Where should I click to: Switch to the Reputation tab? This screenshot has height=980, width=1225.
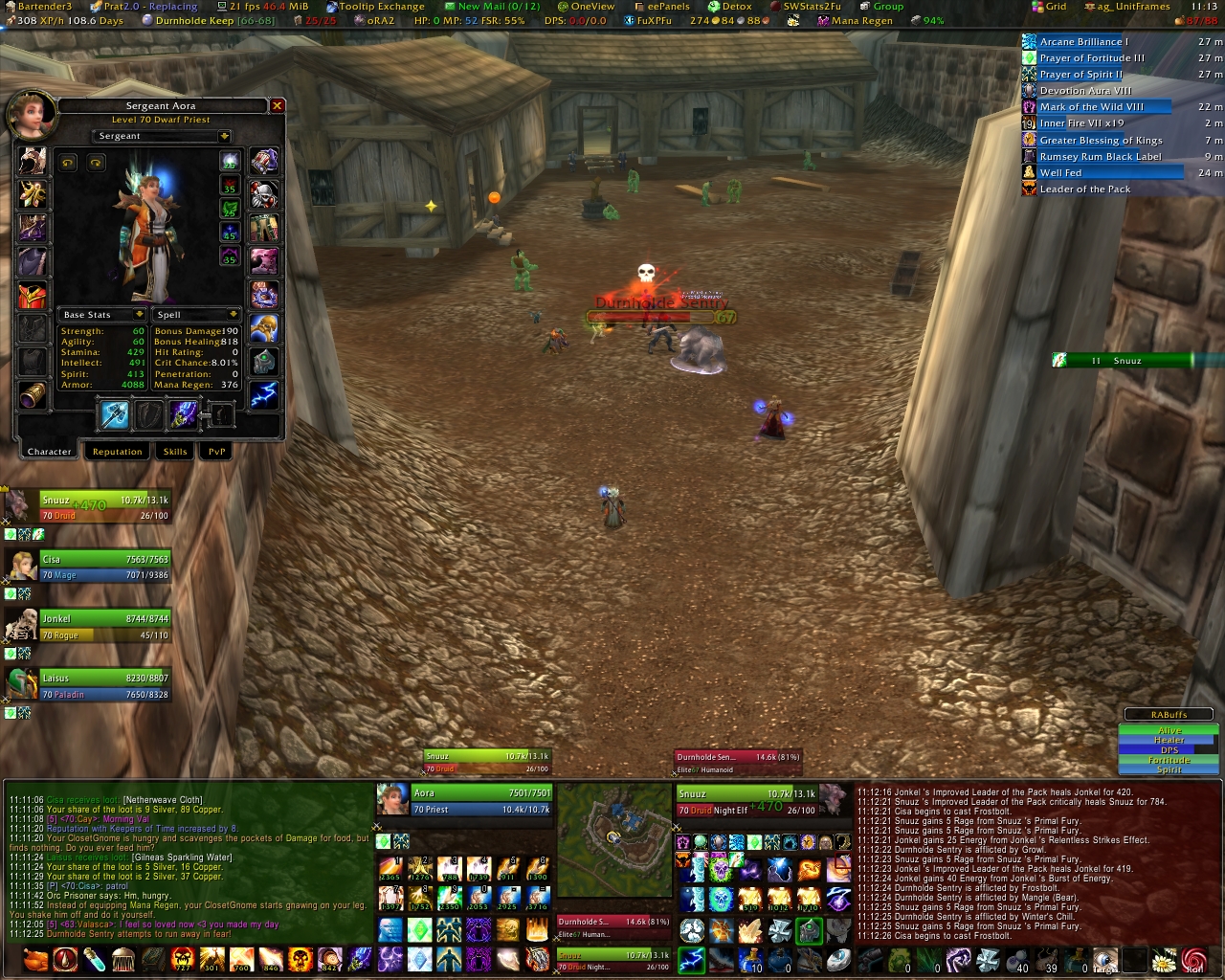tap(117, 452)
